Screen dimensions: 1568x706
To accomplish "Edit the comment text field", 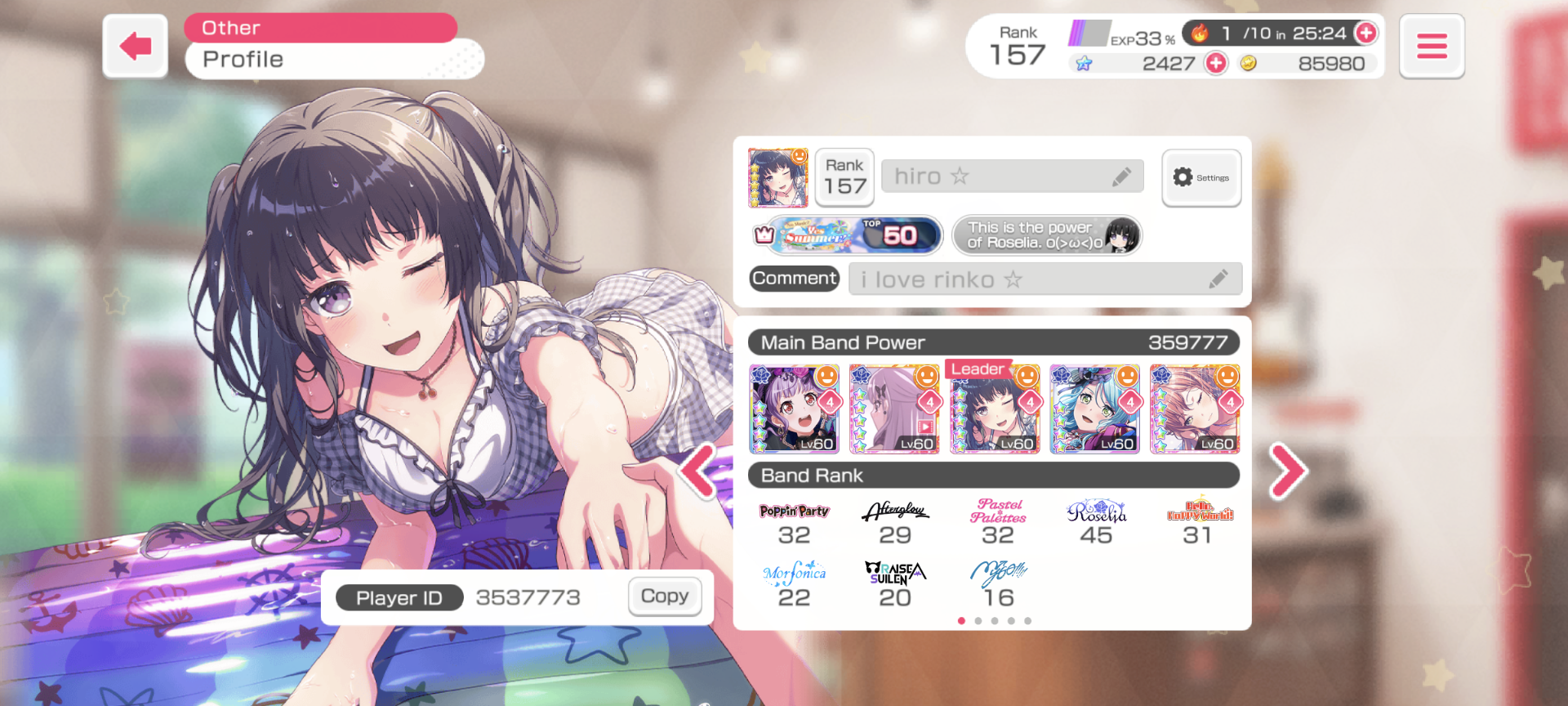I will click(x=1217, y=279).
